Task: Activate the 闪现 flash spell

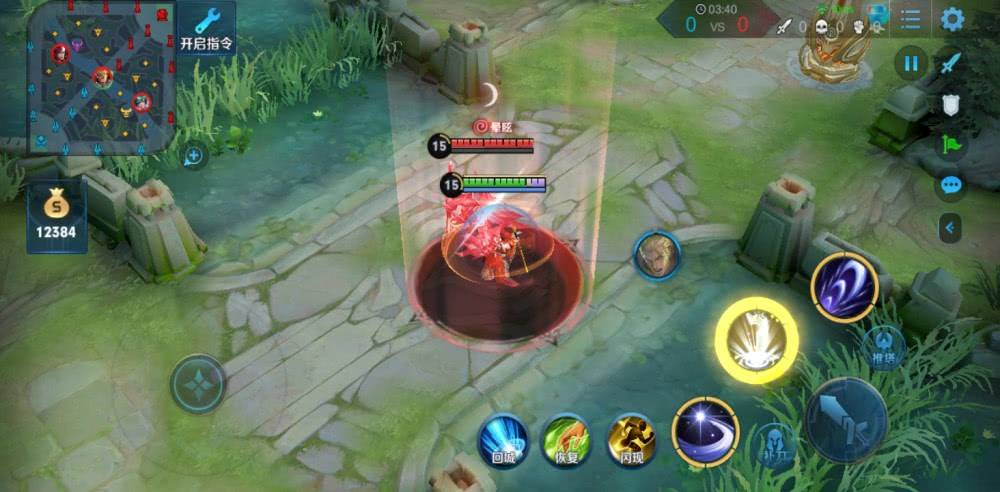Action: point(631,440)
